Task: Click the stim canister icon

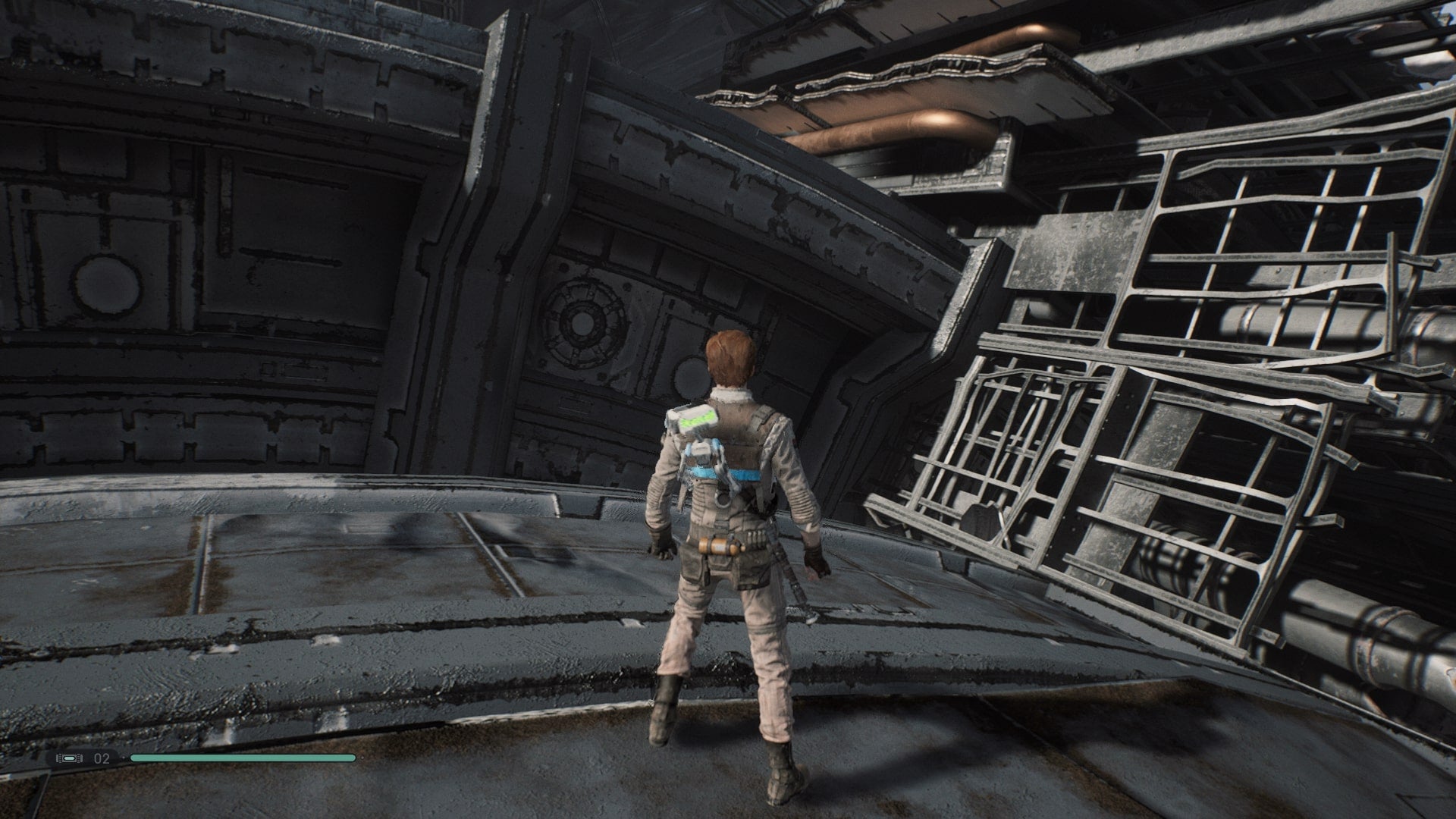Action: click(68, 758)
